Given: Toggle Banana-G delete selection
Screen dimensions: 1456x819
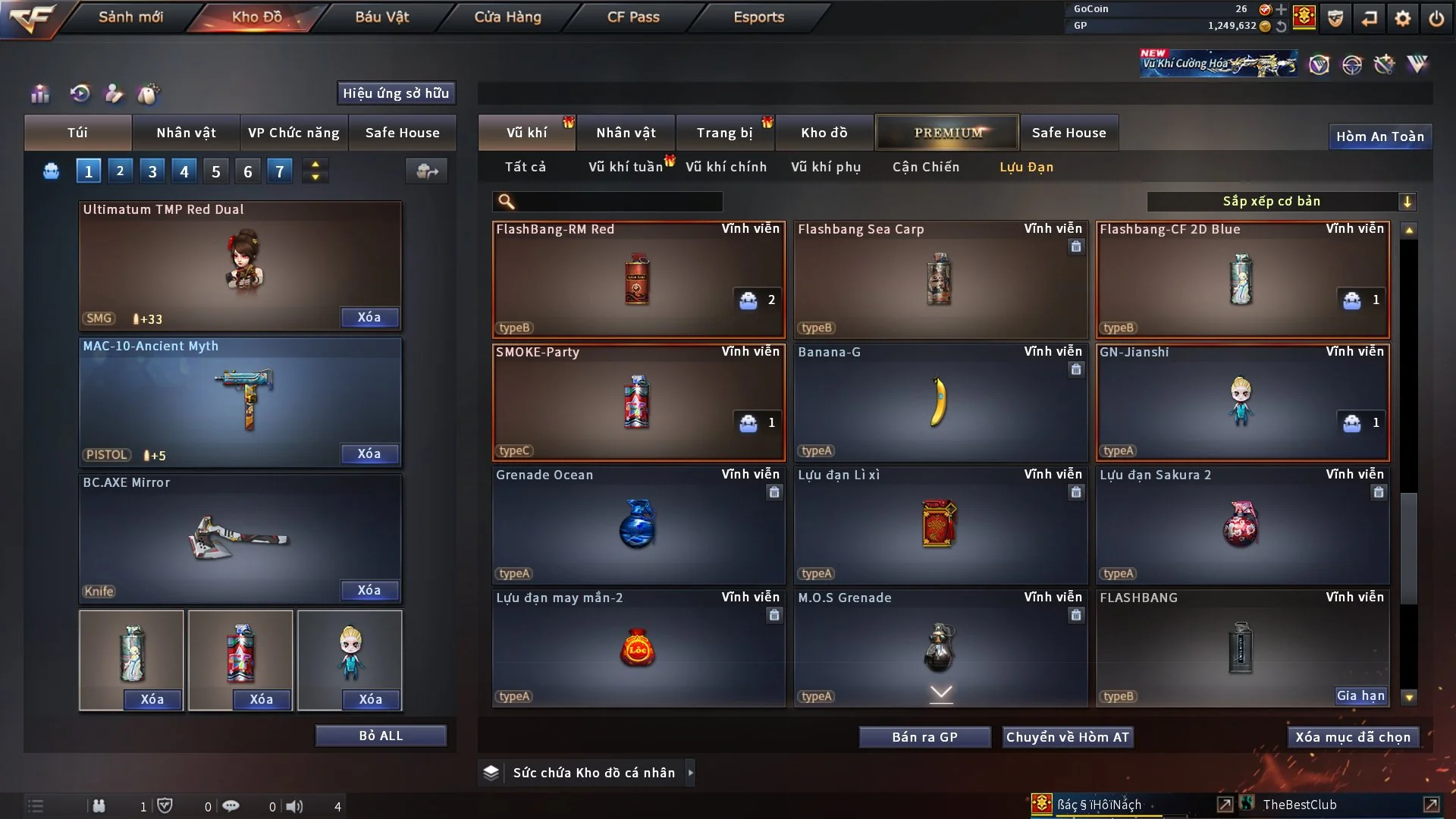Looking at the screenshot, I should point(1076,369).
